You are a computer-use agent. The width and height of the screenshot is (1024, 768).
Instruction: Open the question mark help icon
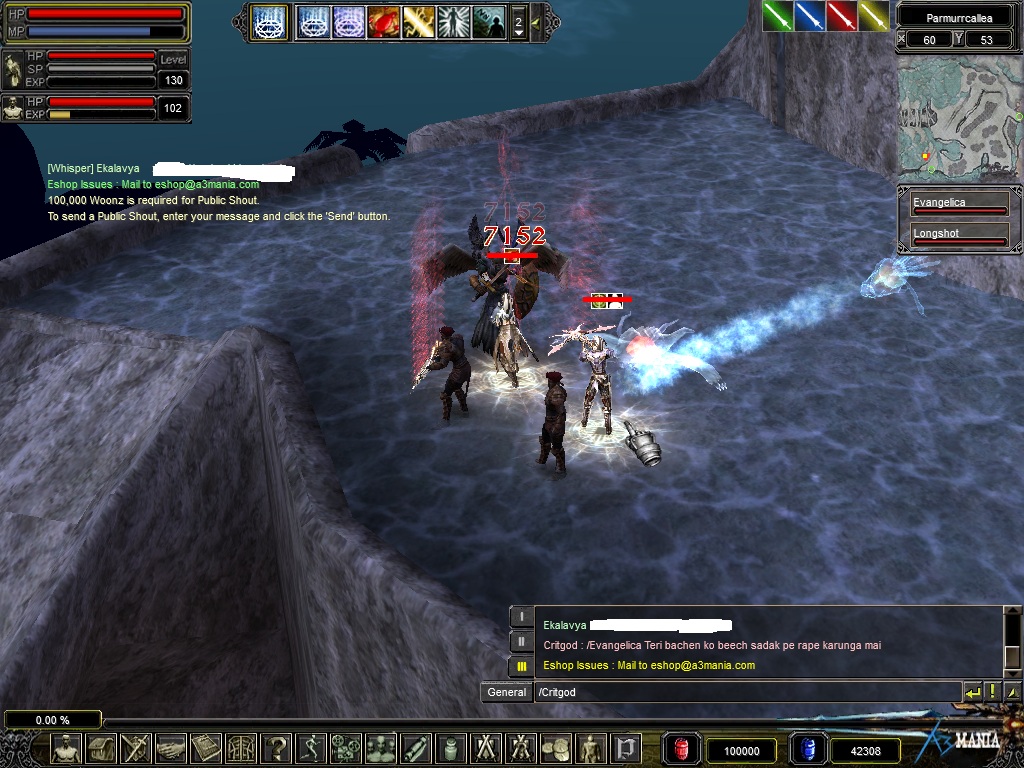(276, 748)
